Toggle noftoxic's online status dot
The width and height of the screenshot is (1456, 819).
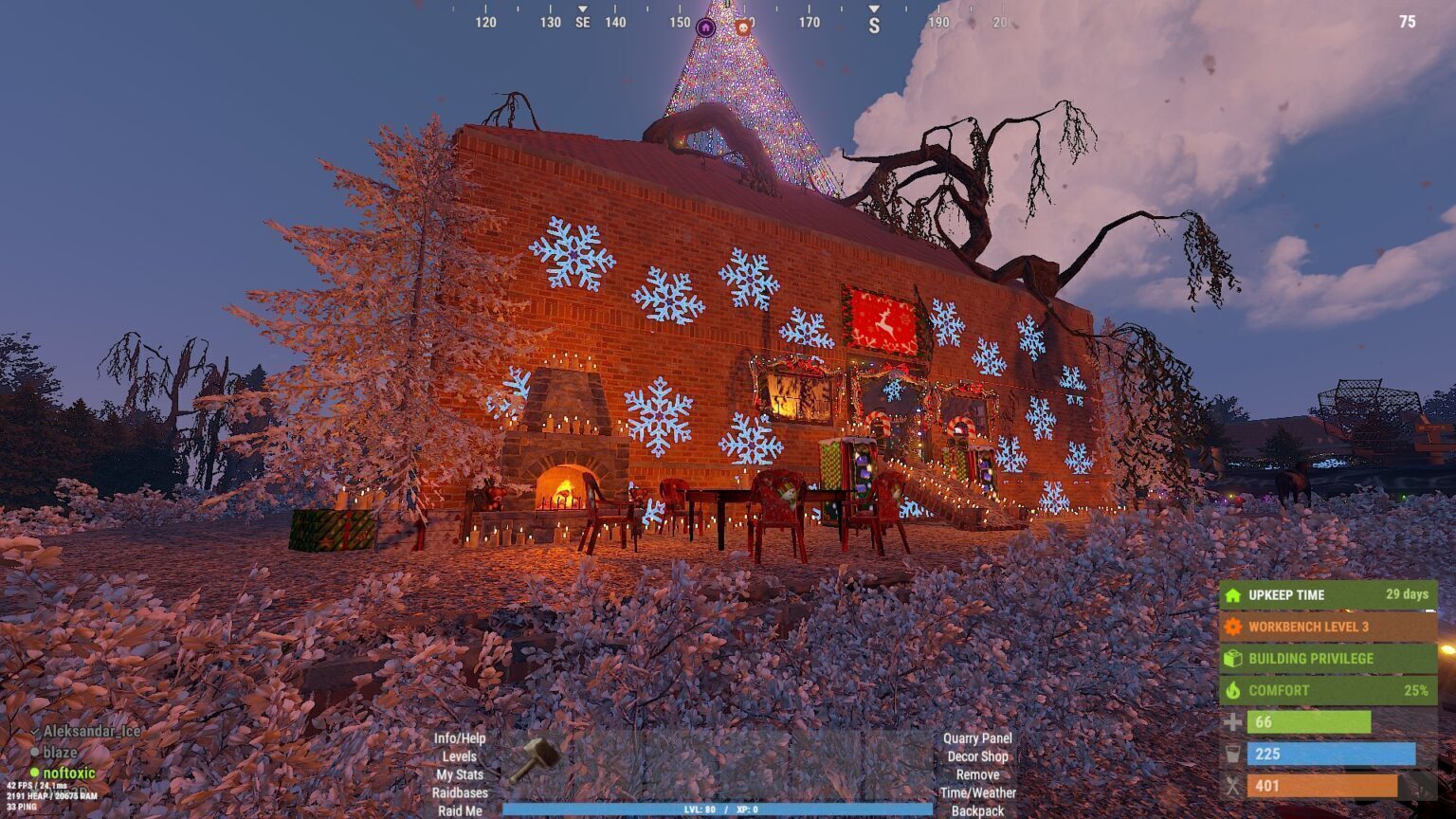pos(36,773)
